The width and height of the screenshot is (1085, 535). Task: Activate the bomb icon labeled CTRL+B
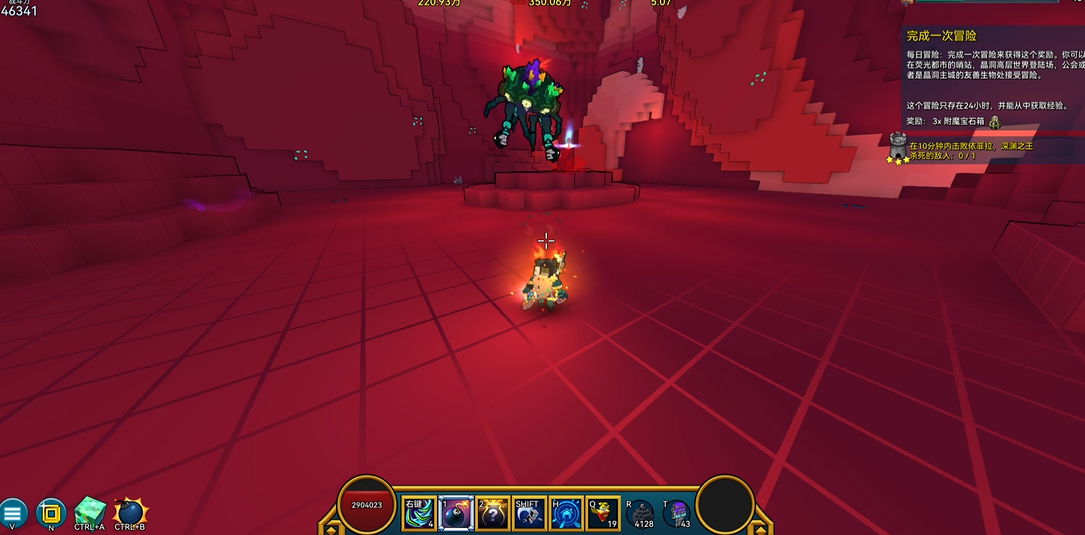click(130, 512)
